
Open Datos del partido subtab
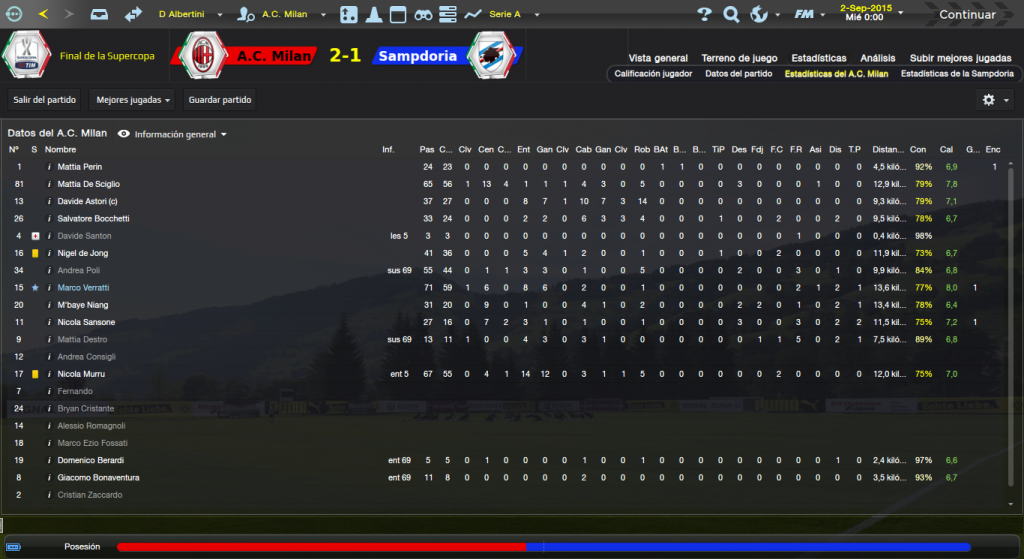(738, 74)
